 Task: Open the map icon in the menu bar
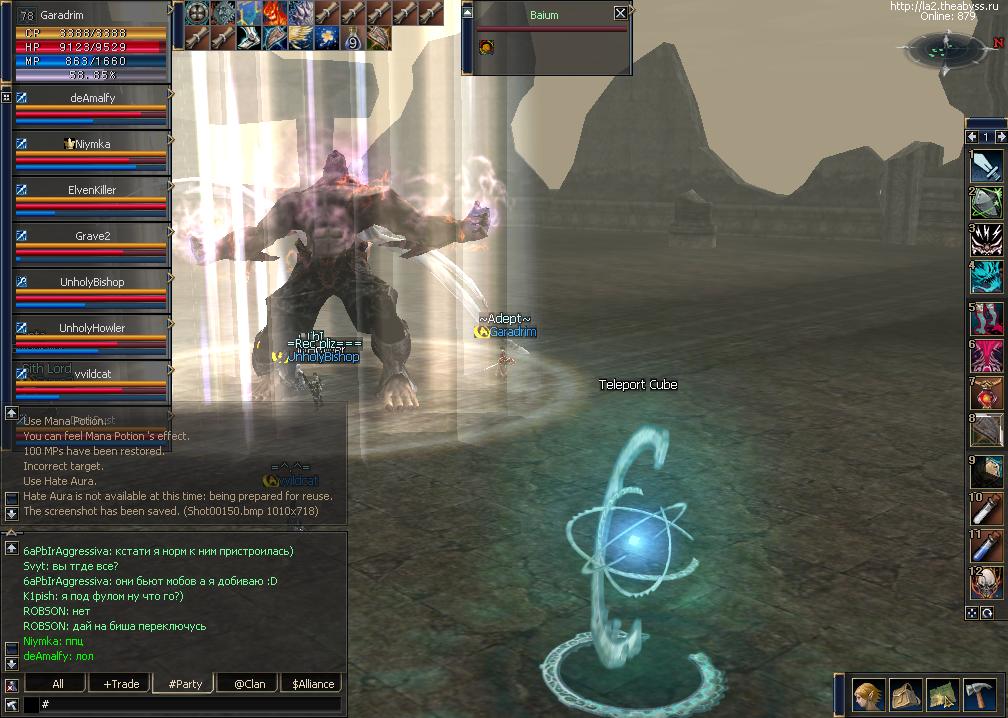point(942,696)
